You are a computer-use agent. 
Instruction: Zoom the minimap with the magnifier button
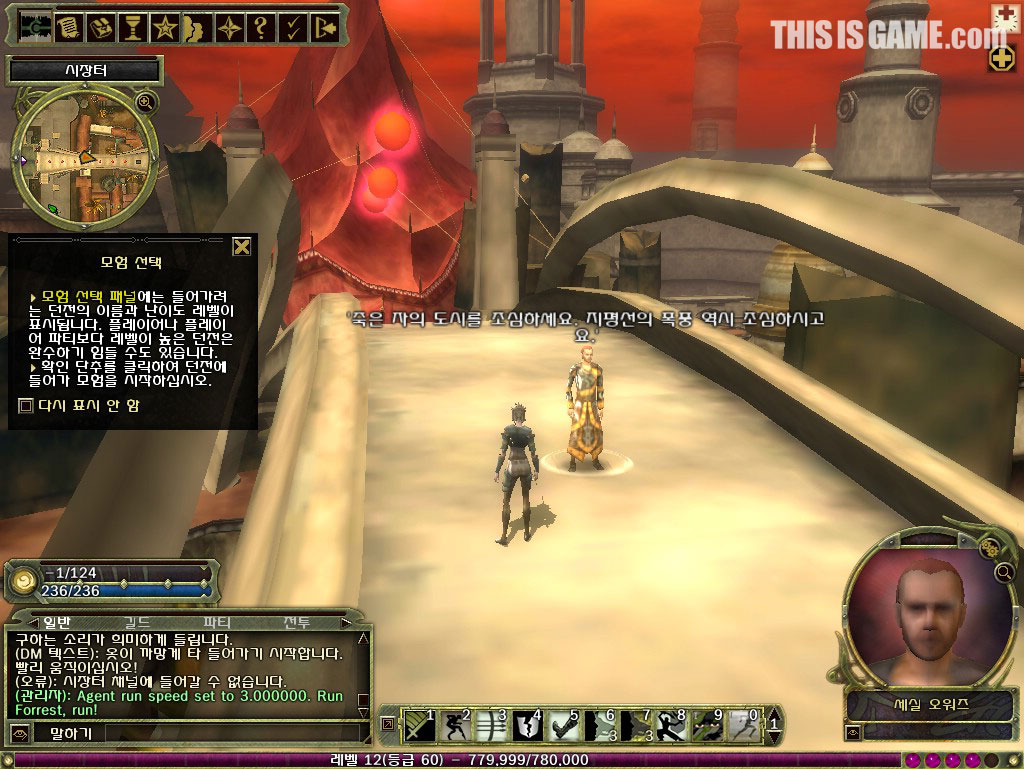(x=146, y=101)
